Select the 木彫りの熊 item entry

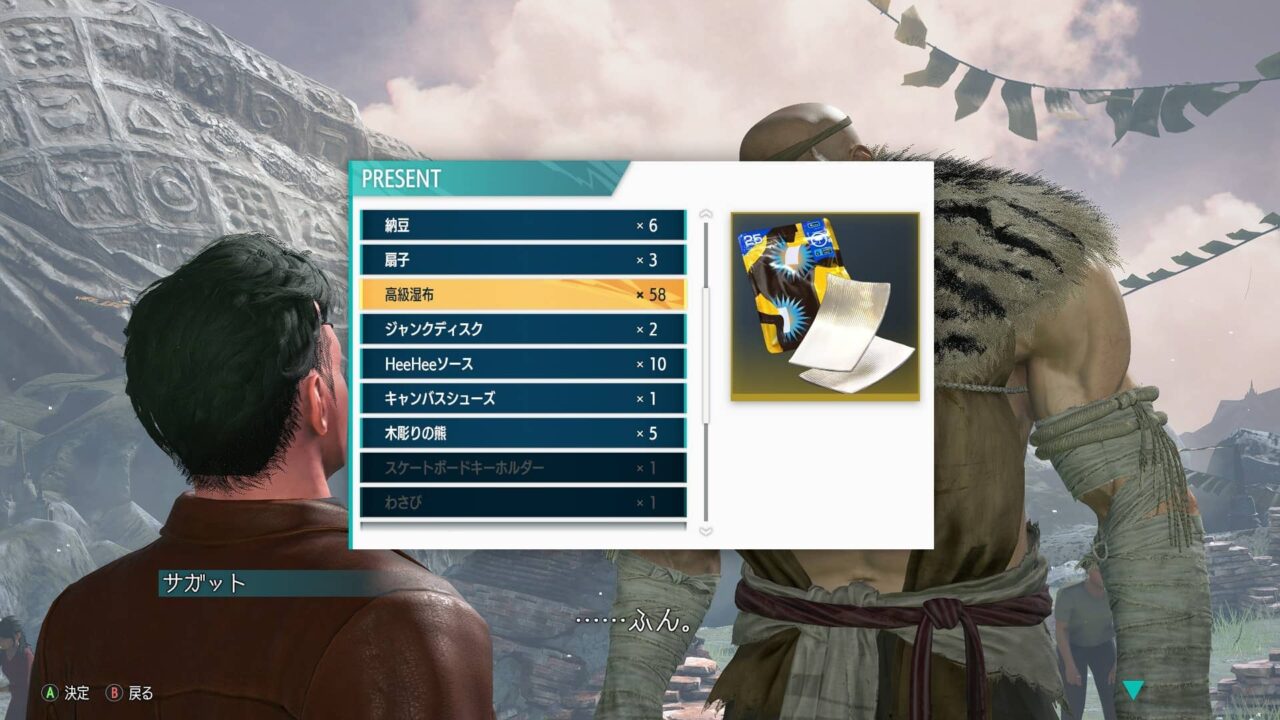pyautogui.click(x=520, y=434)
